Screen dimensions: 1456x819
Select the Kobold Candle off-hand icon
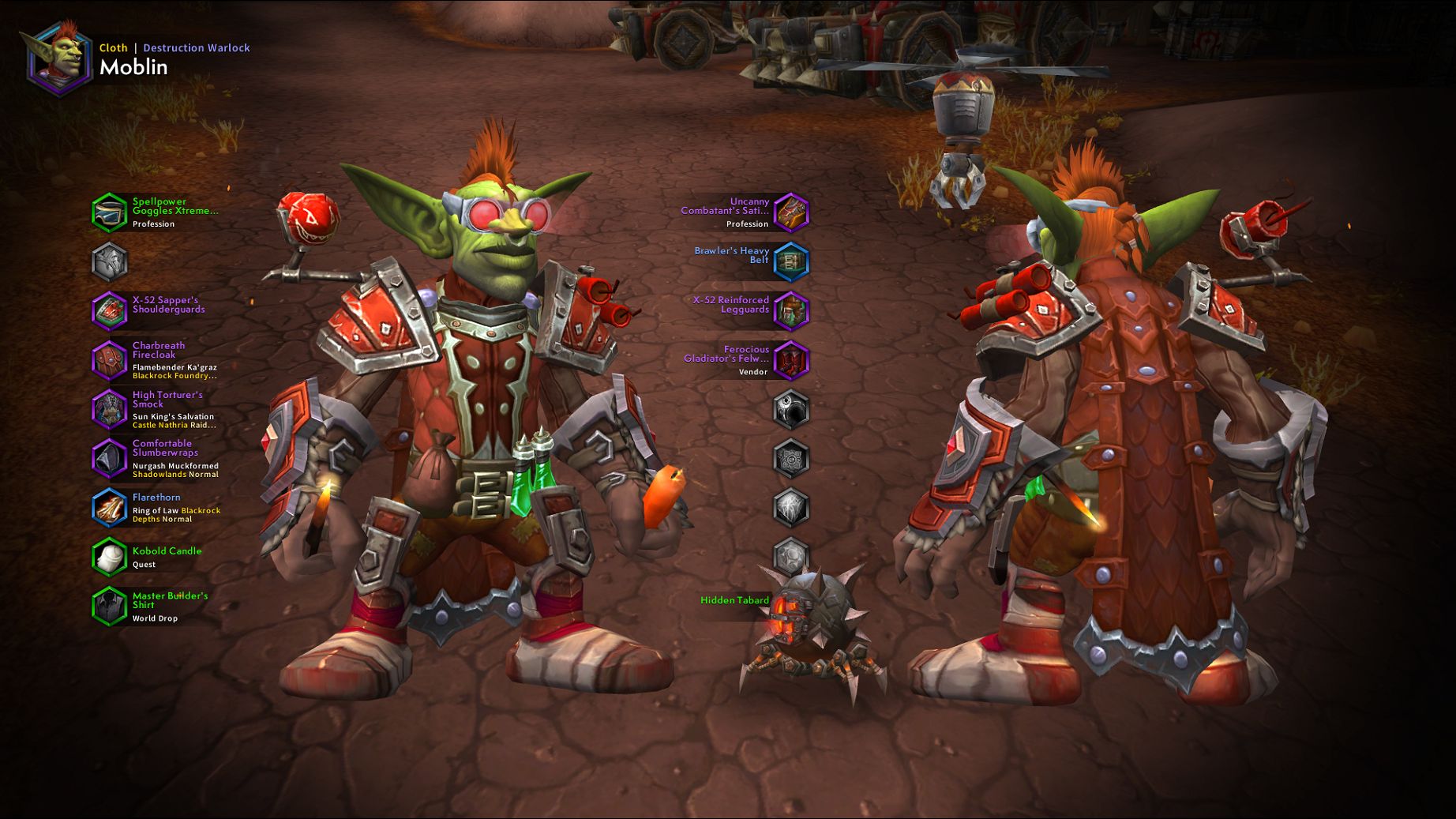[109, 558]
